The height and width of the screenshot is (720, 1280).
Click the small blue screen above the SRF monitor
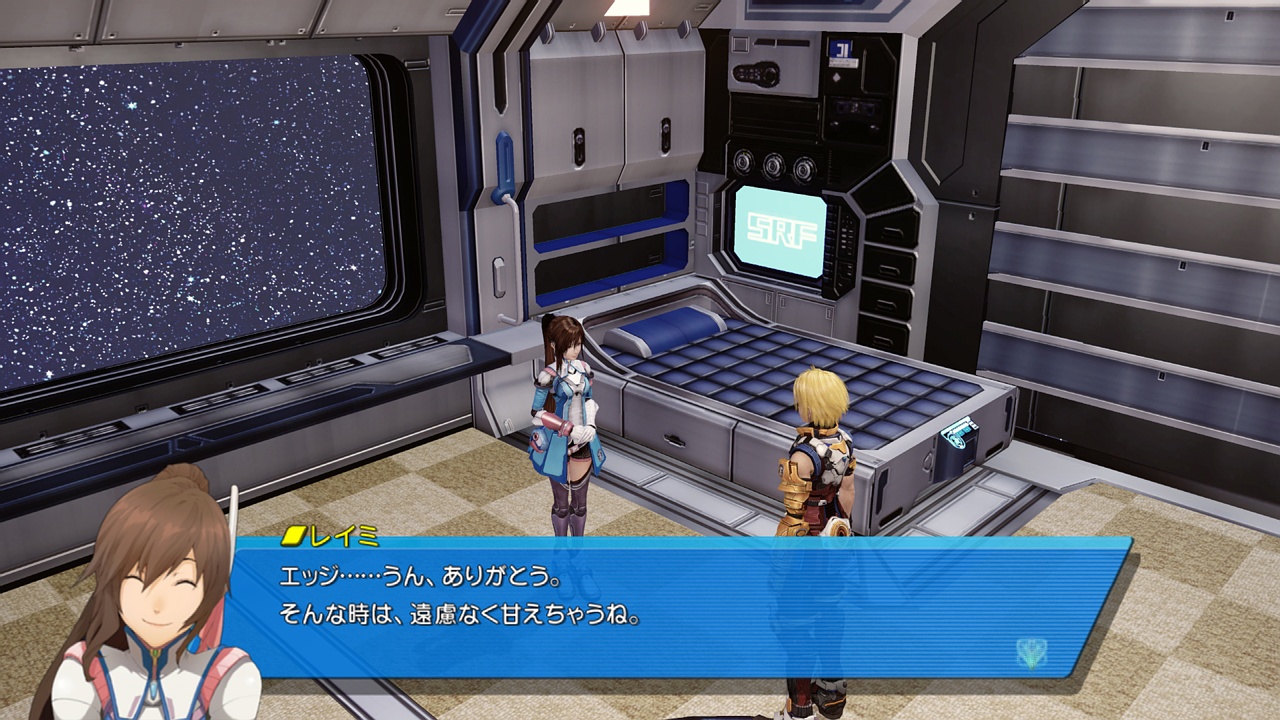coord(841,50)
